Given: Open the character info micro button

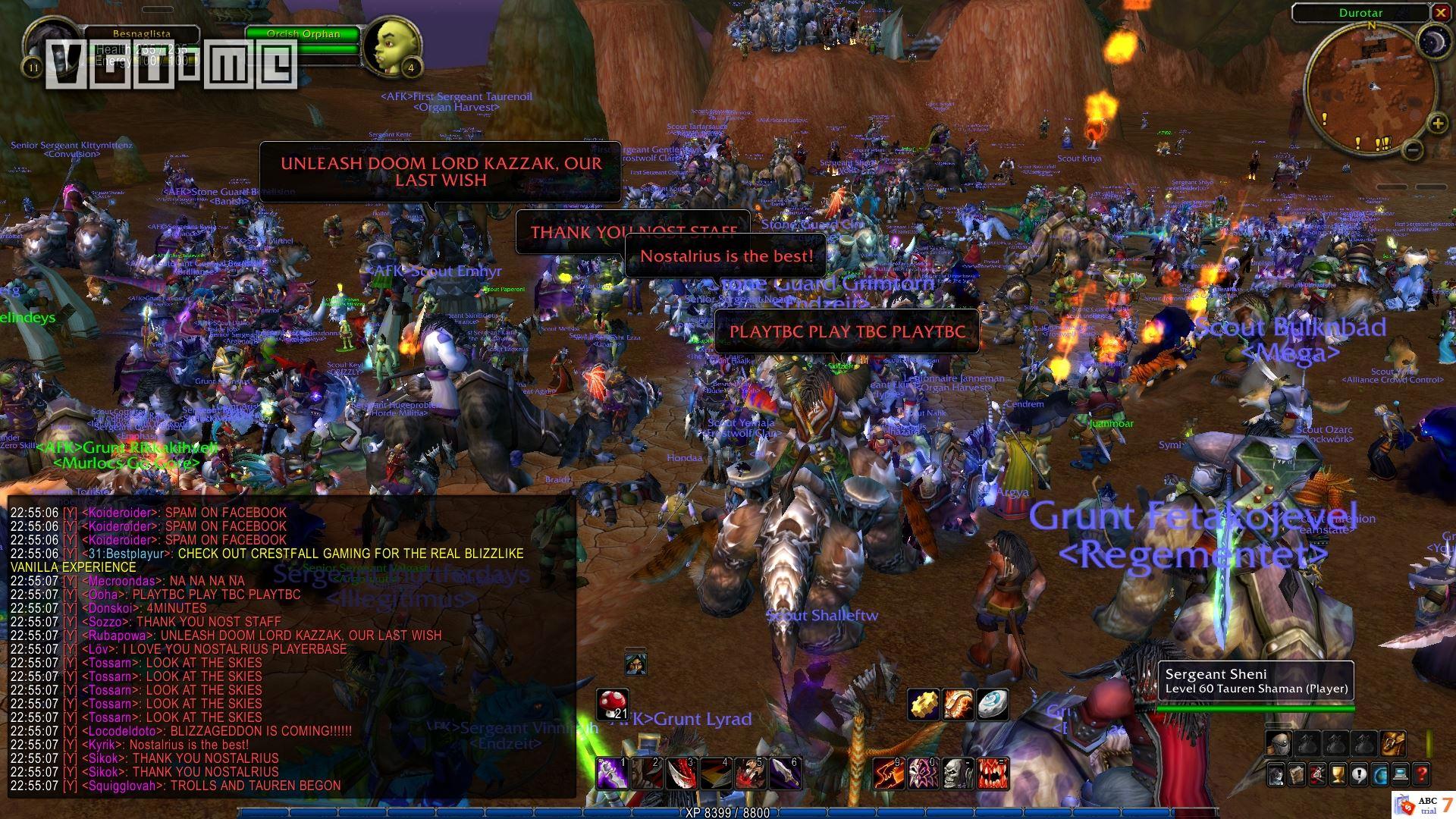Looking at the screenshot, I should [1278, 774].
